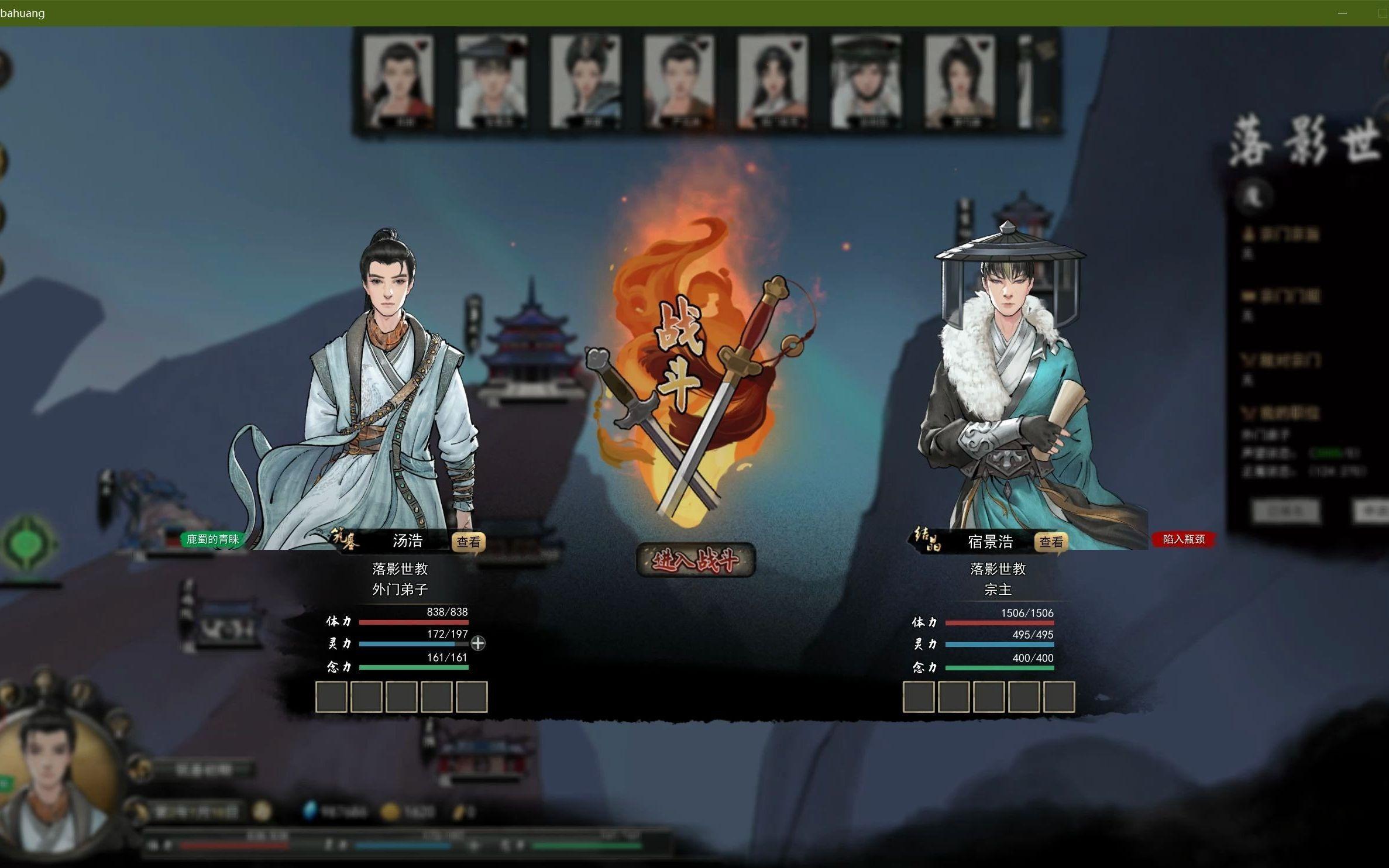View 汤浩's details with the 查看 button
1389x868 pixels.
coord(468,542)
